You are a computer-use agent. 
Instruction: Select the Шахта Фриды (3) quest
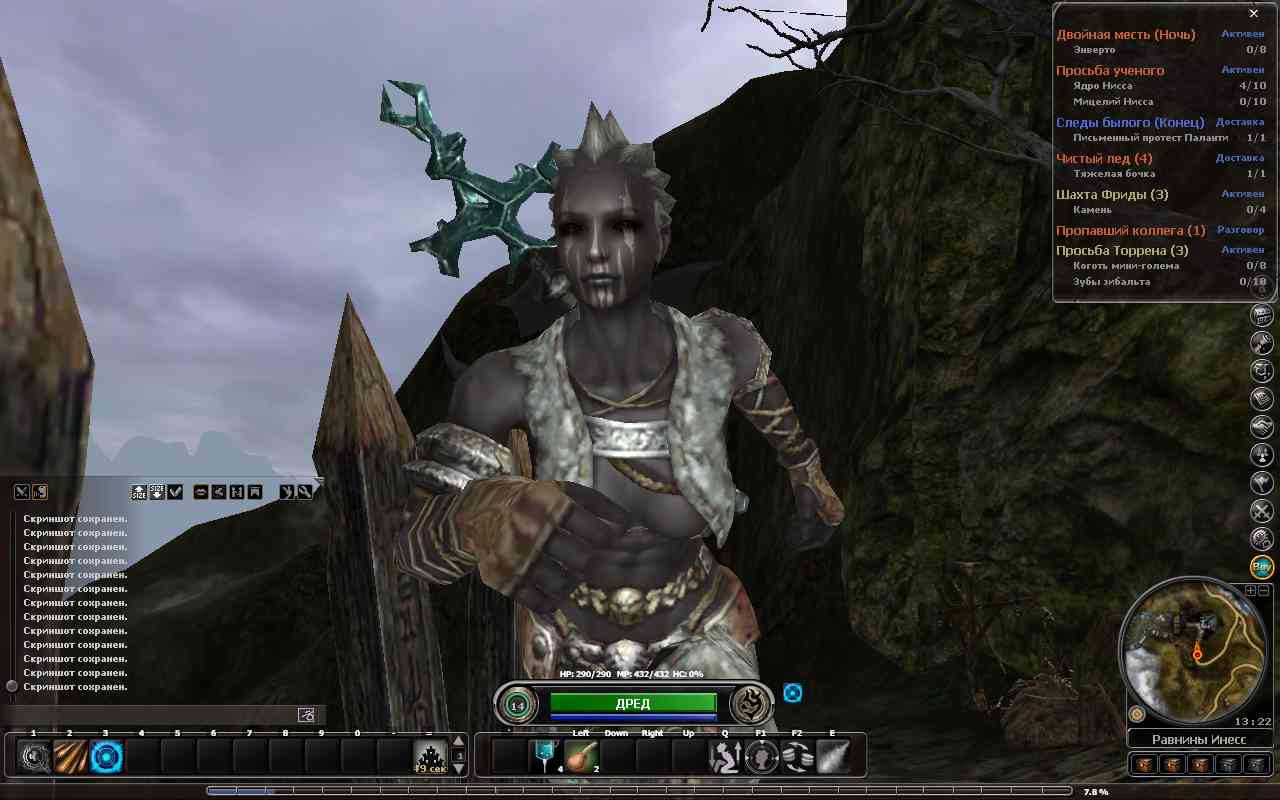point(1112,195)
